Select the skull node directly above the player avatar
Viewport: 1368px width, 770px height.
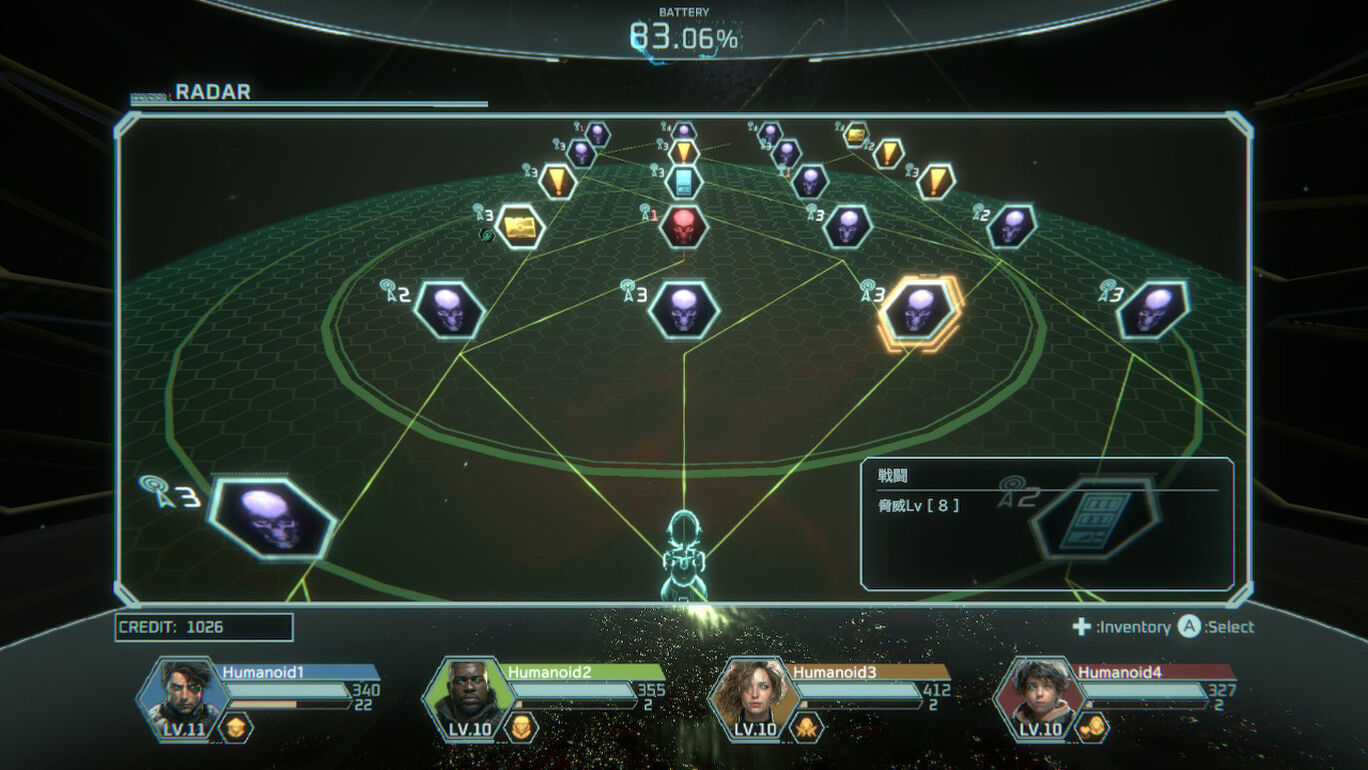coord(684,309)
